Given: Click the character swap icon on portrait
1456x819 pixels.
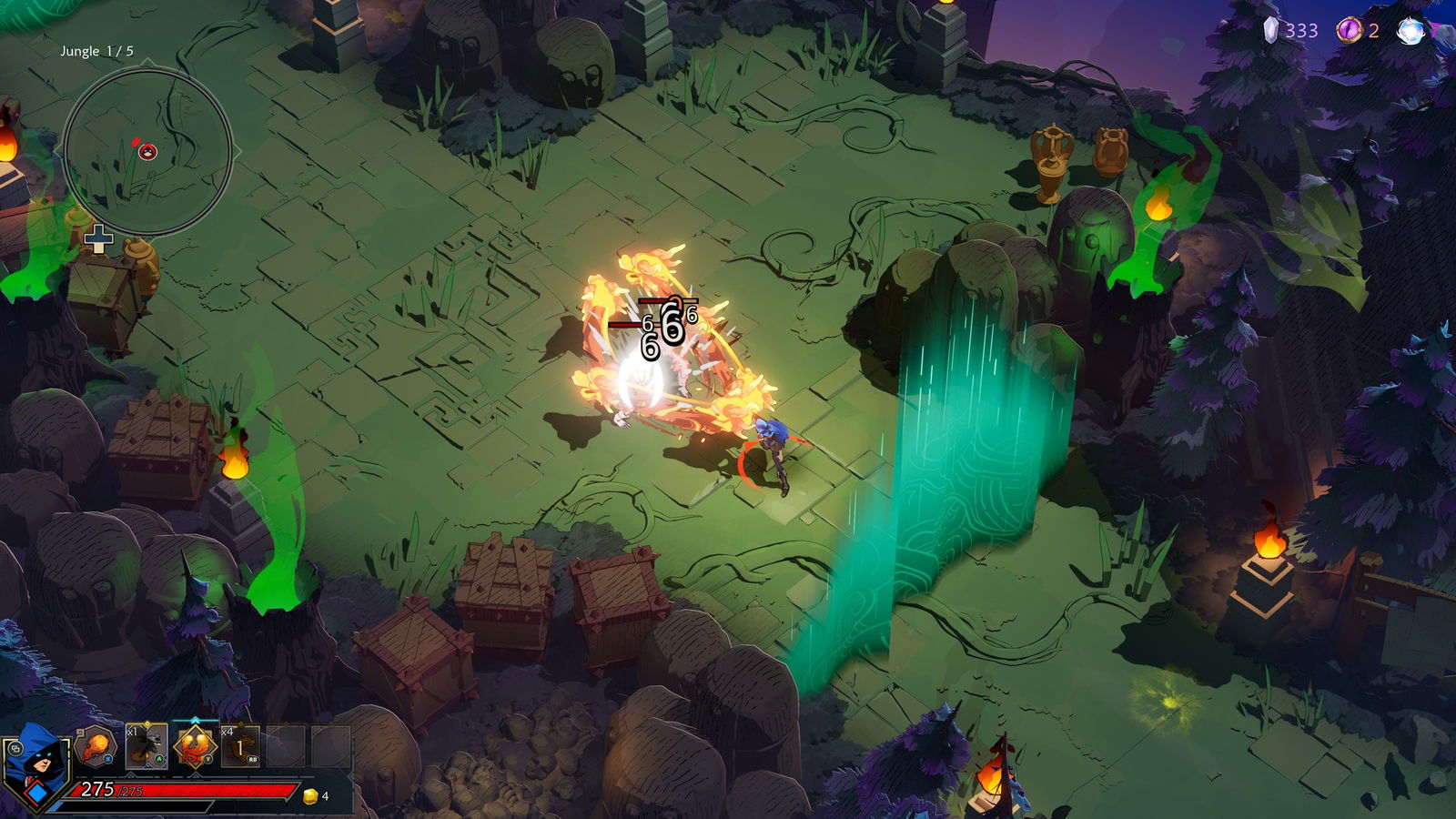Looking at the screenshot, I should 15,749.
